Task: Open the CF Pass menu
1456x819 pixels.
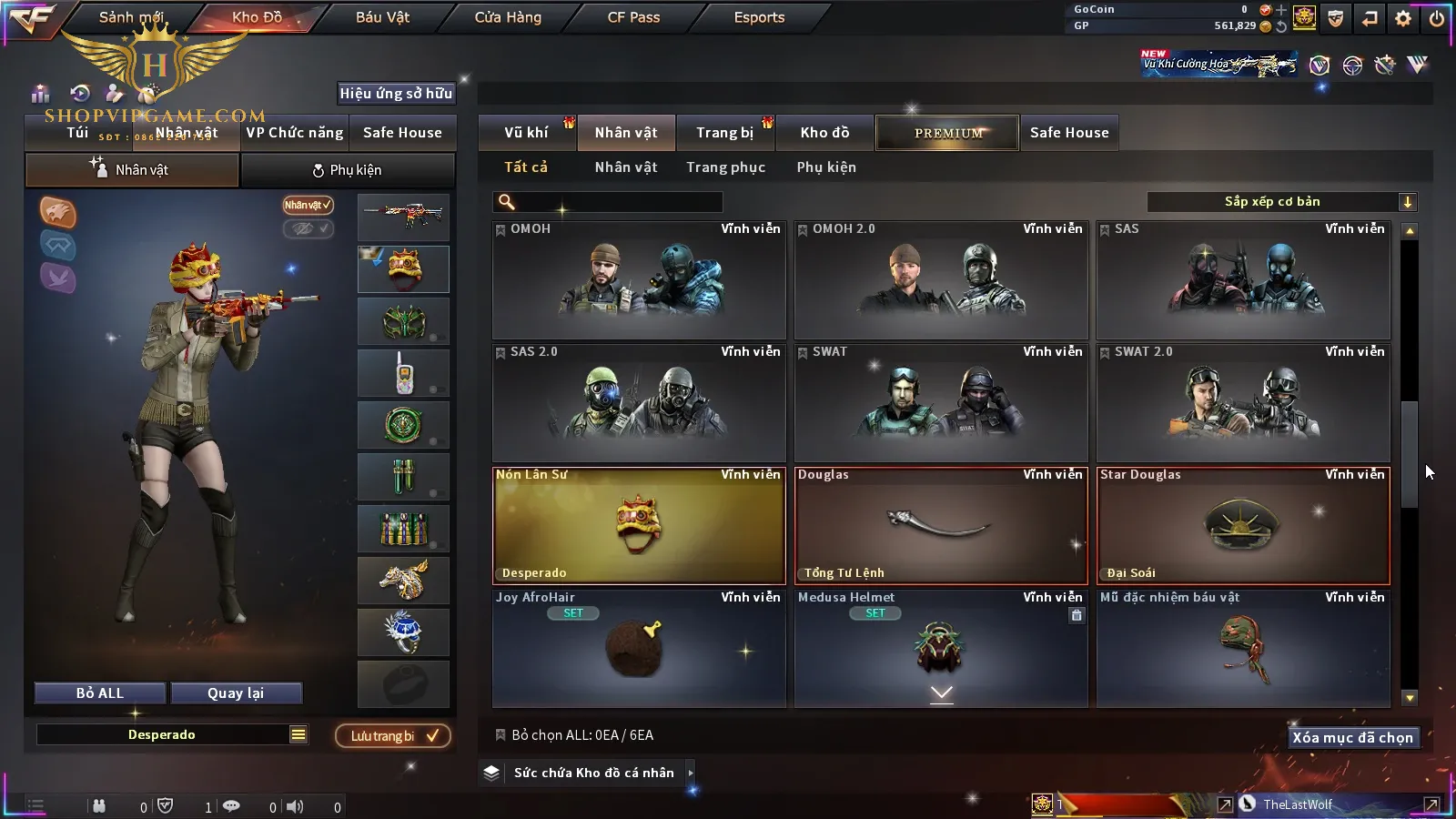Action: click(x=633, y=17)
